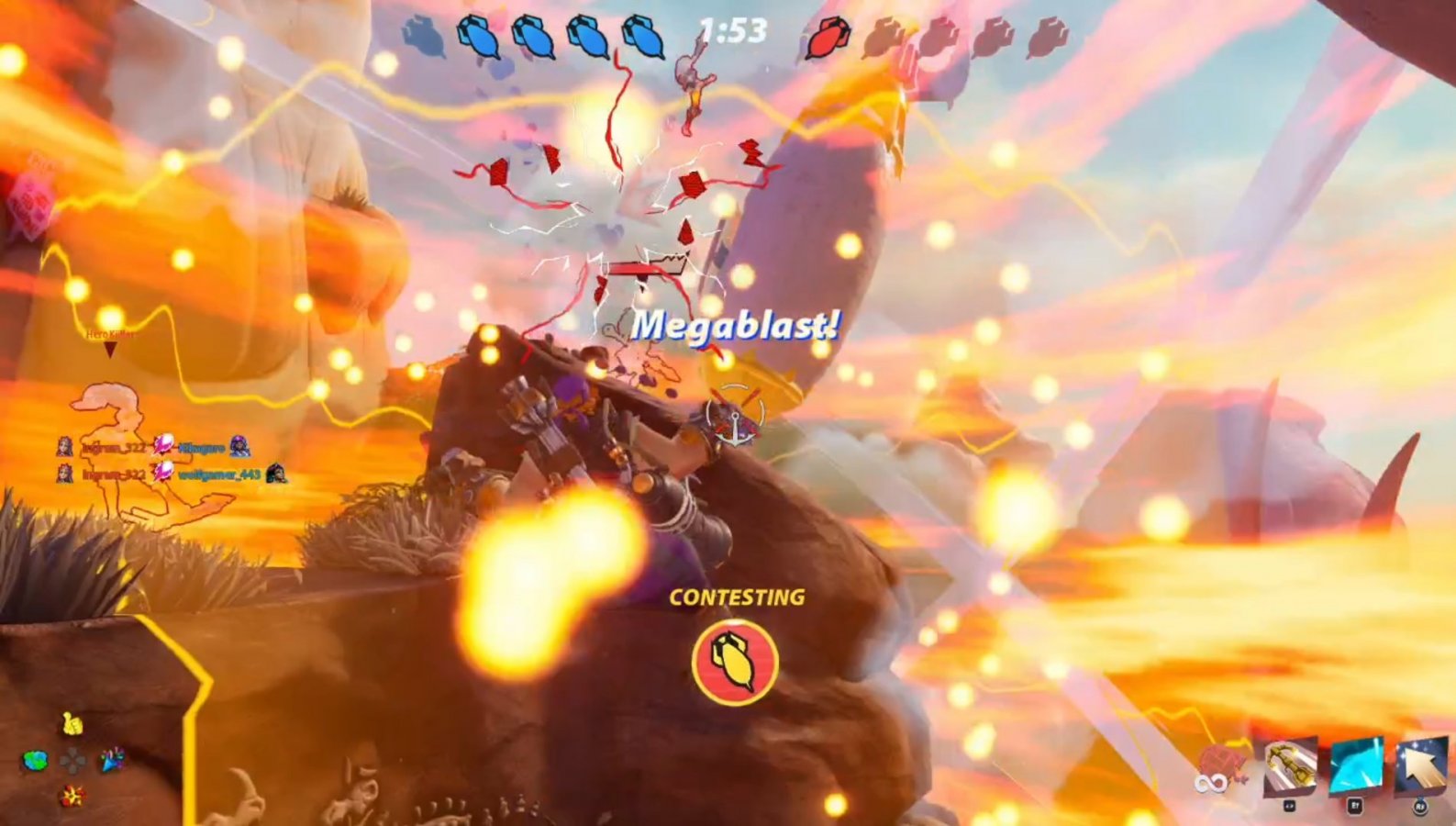The width and height of the screenshot is (1456, 826).
Task: Click Ingrum_322's pink health bar
Action: [162, 446]
